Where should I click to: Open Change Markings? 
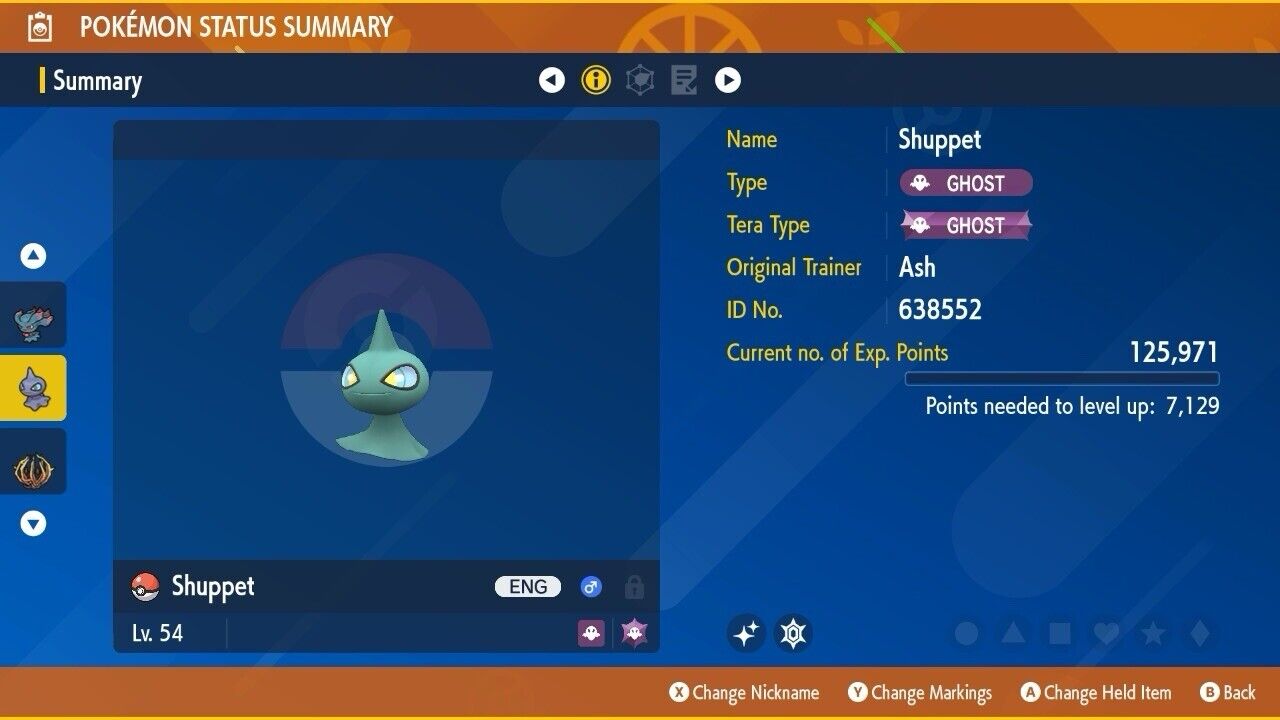tap(920, 693)
